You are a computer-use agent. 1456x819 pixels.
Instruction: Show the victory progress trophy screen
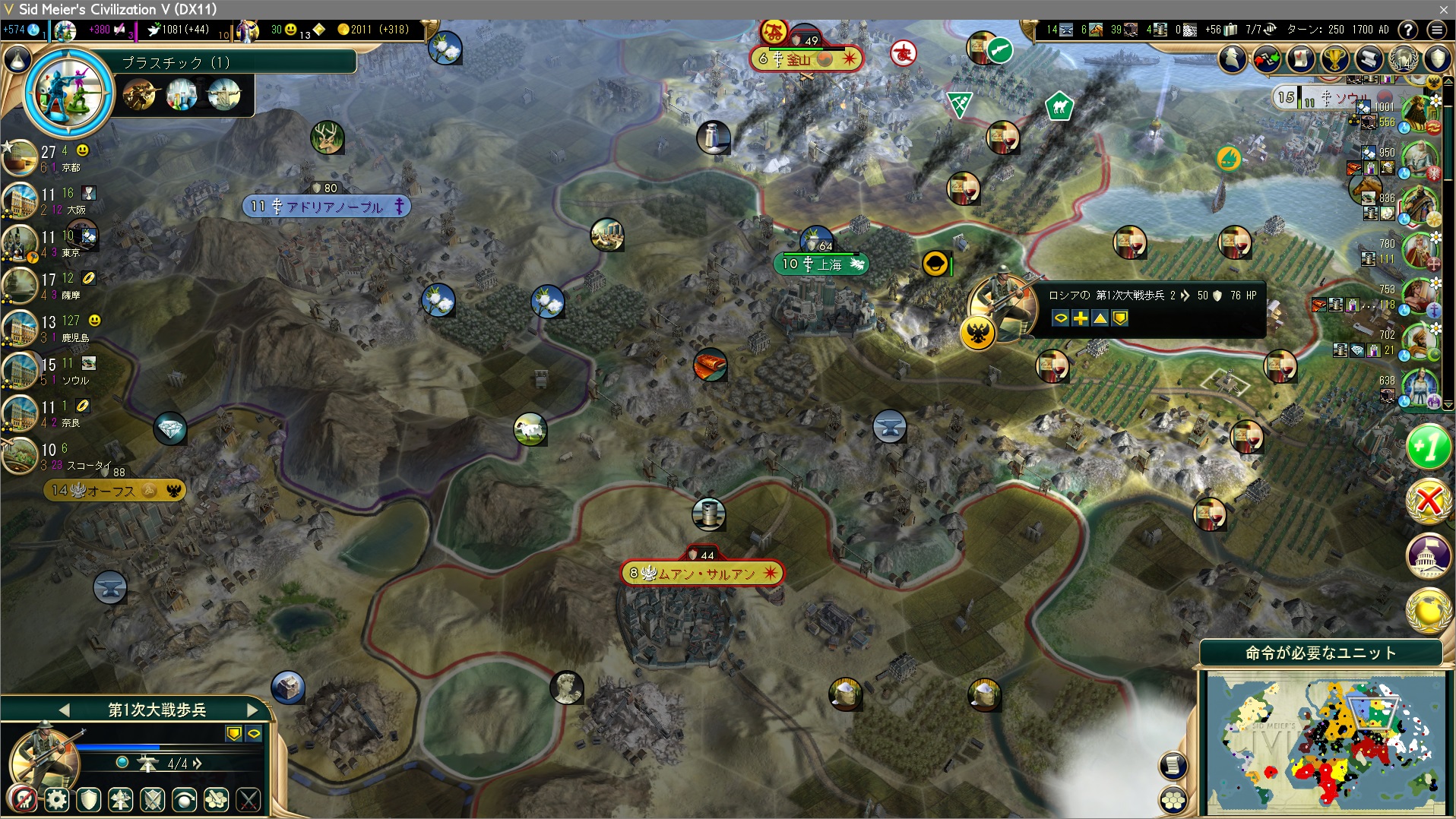click(x=1334, y=58)
